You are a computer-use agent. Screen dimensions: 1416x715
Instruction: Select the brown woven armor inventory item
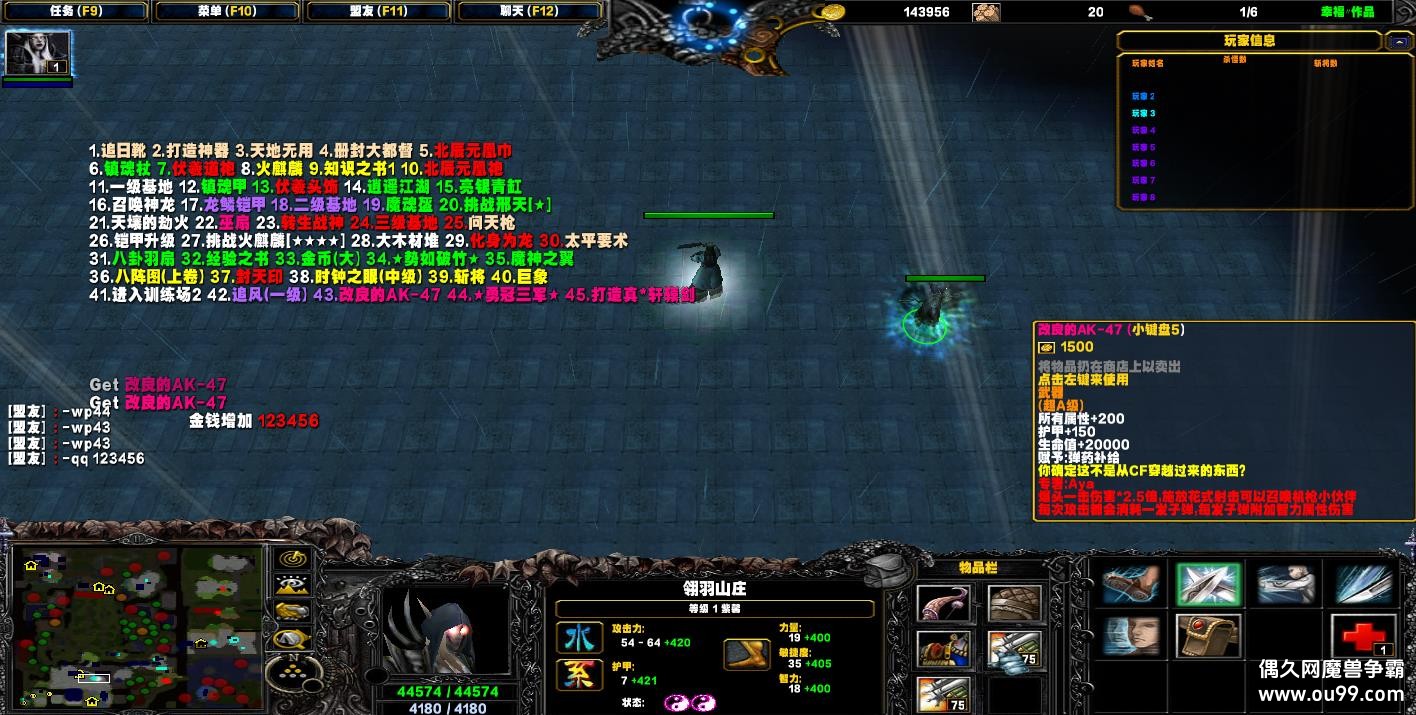pos(1014,603)
